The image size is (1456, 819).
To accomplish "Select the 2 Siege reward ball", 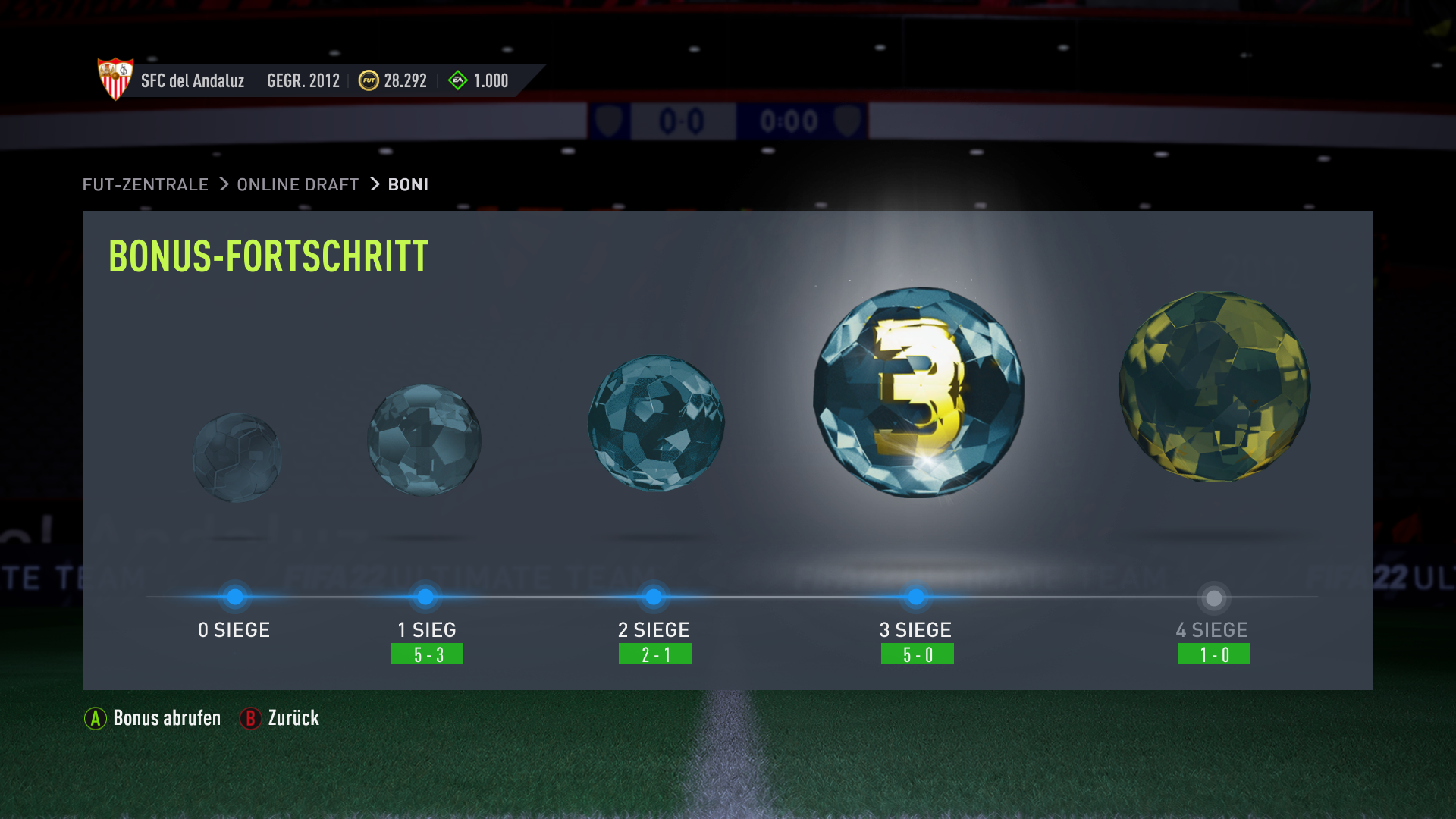I will click(x=656, y=423).
